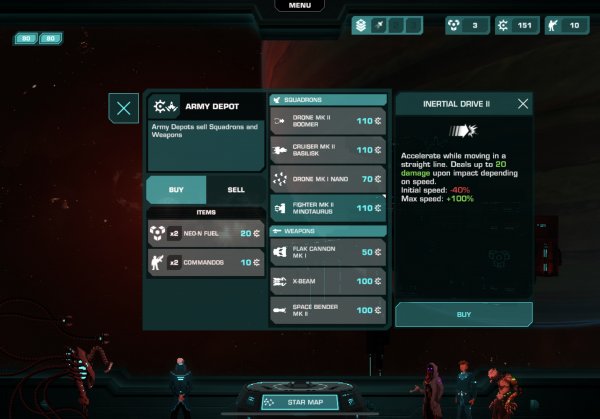The height and width of the screenshot is (419, 600).
Task: Close the Army Depot shop panel
Action: pyautogui.click(x=123, y=108)
